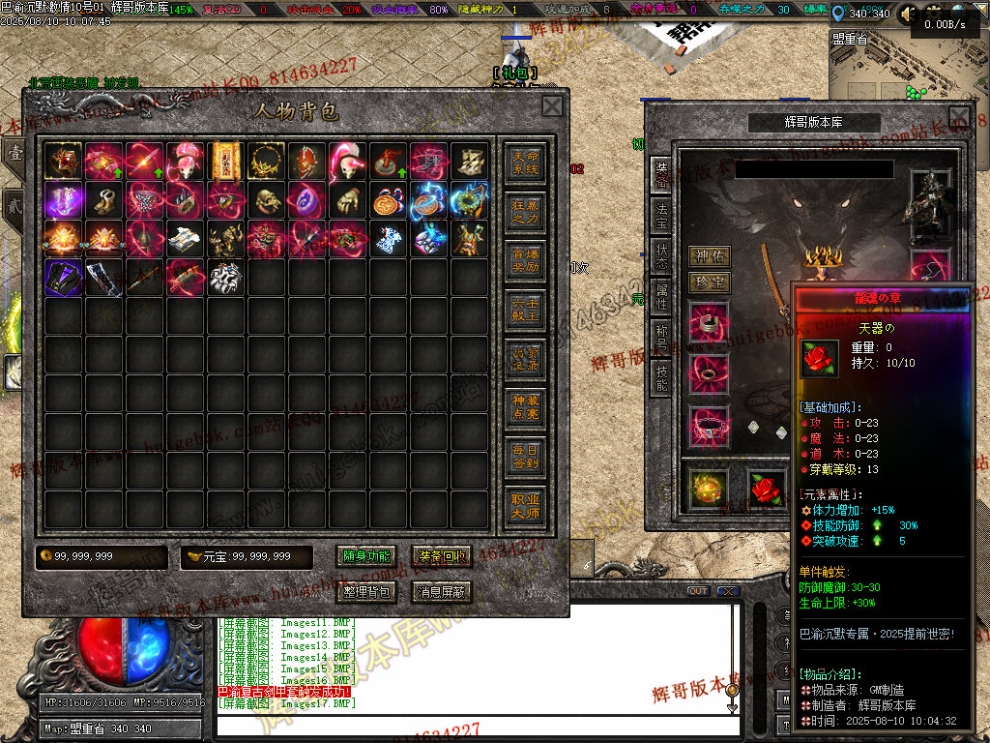The width and height of the screenshot is (990, 743).
Task: Switch to the 技能 skills tab
Action: [661, 376]
